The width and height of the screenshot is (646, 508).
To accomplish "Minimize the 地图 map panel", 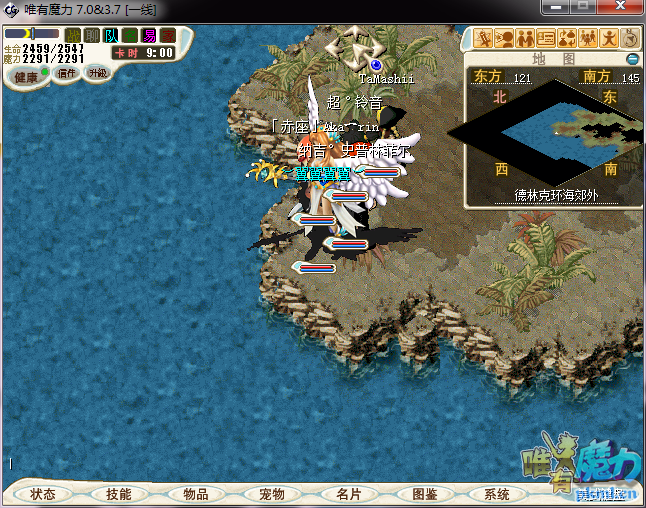I will coord(632,59).
